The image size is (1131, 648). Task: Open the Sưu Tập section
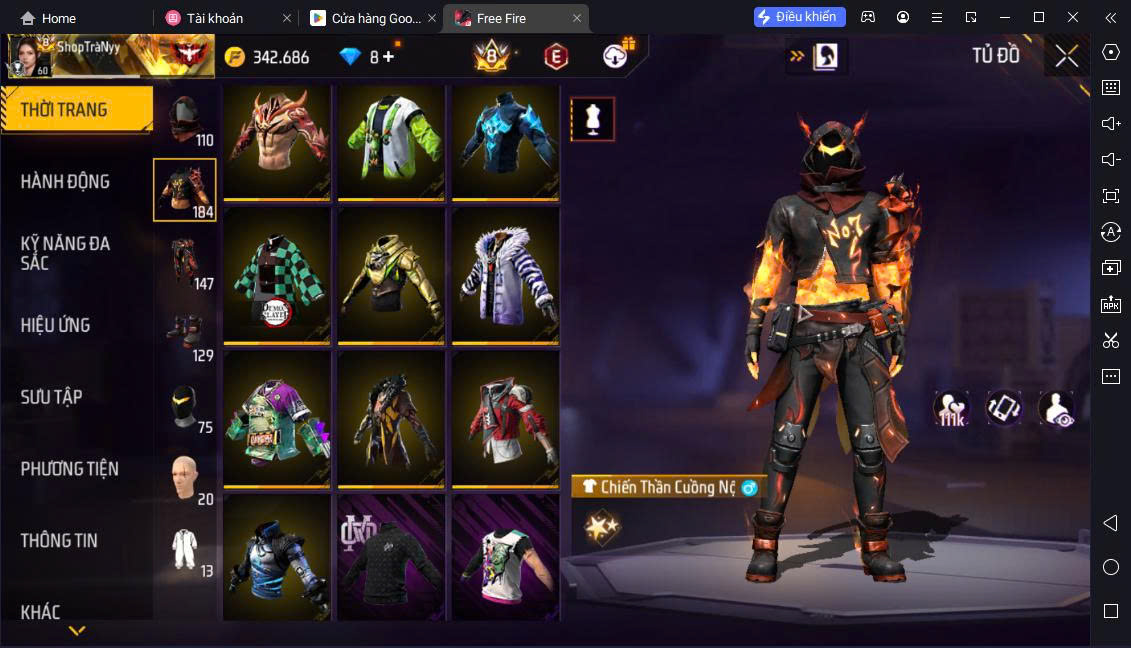click(51, 398)
